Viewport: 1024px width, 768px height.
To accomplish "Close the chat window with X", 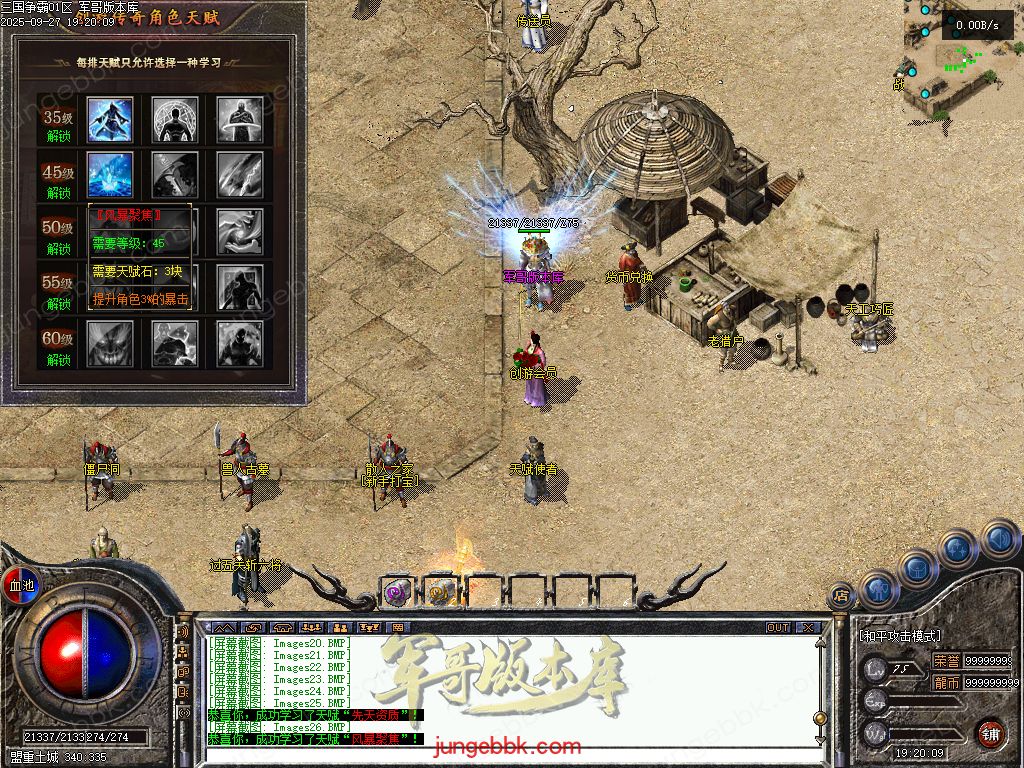I will (808, 627).
